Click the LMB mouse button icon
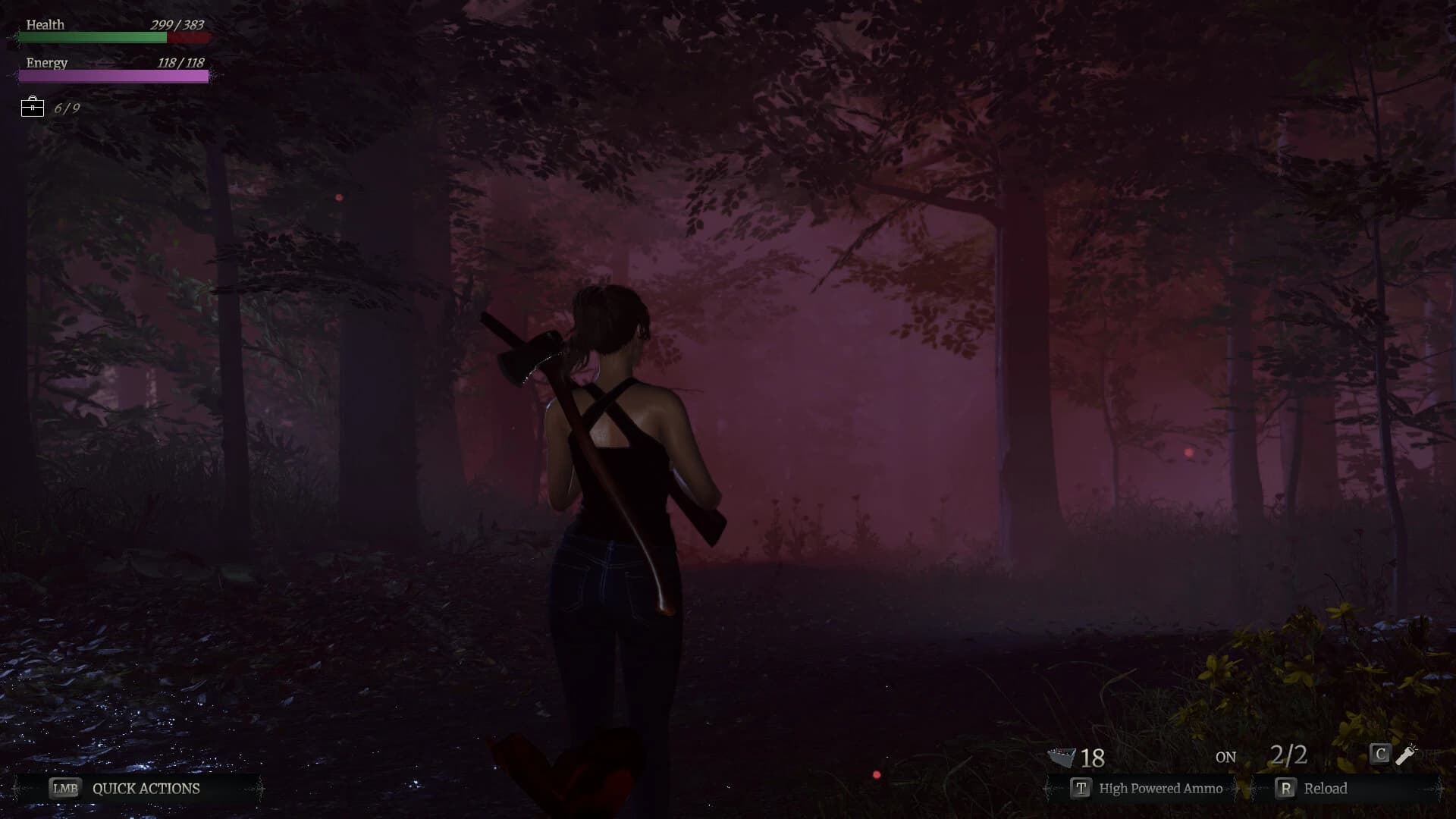 tap(64, 789)
